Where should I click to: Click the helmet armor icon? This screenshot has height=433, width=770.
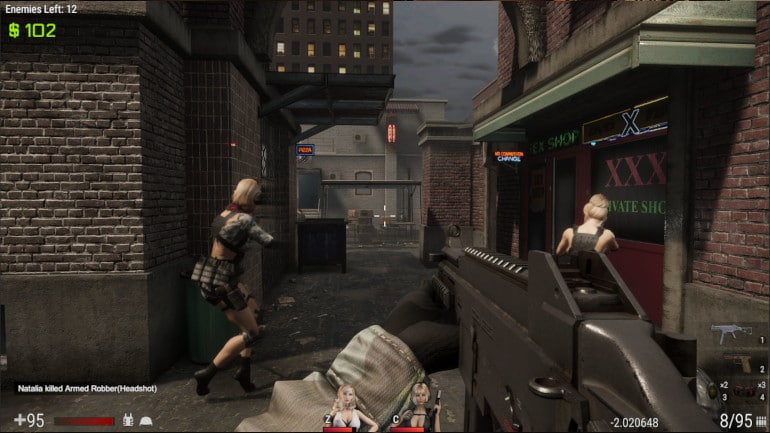(146, 421)
